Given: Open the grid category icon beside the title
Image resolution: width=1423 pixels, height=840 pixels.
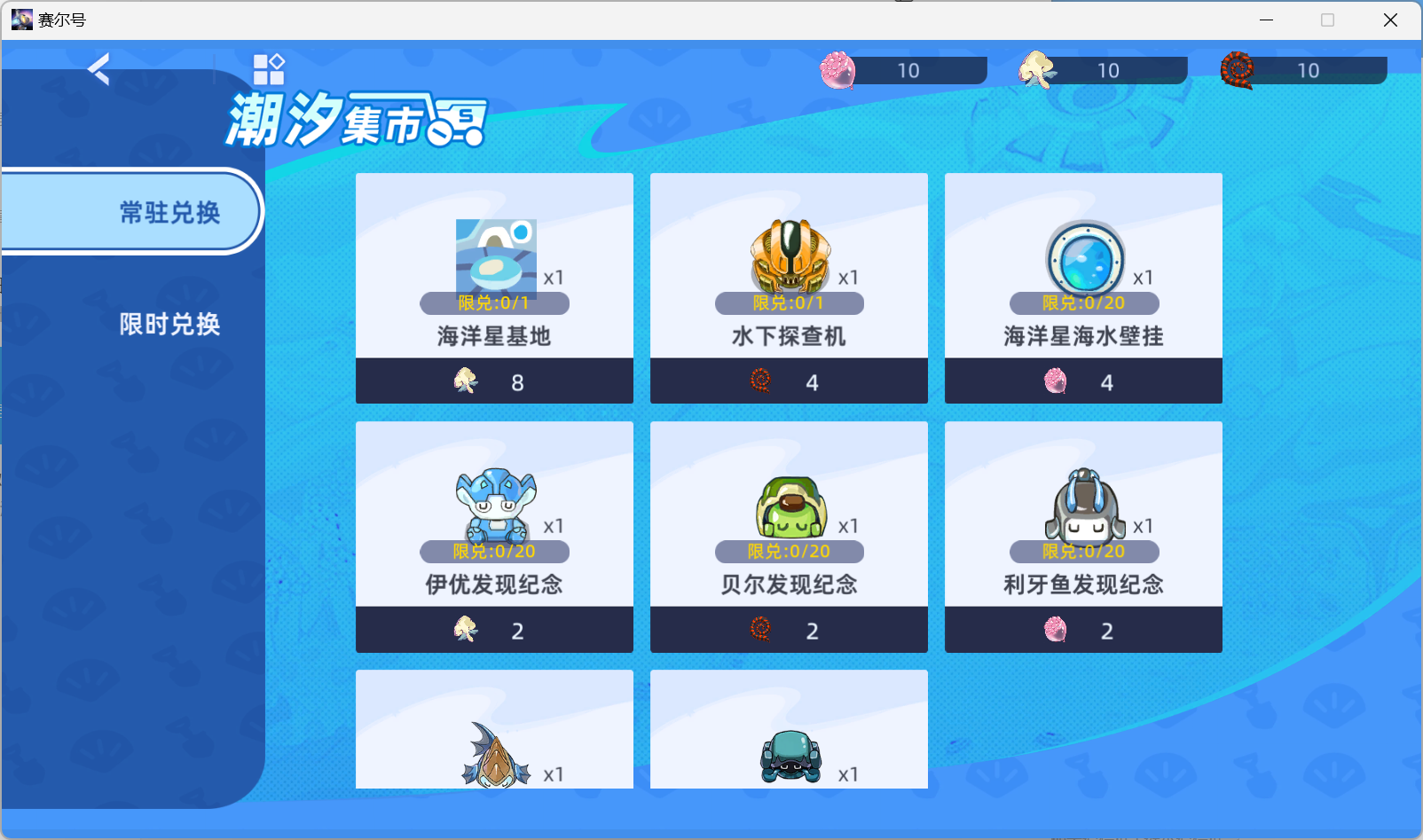Looking at the screenshot, I should pos(270,69).
